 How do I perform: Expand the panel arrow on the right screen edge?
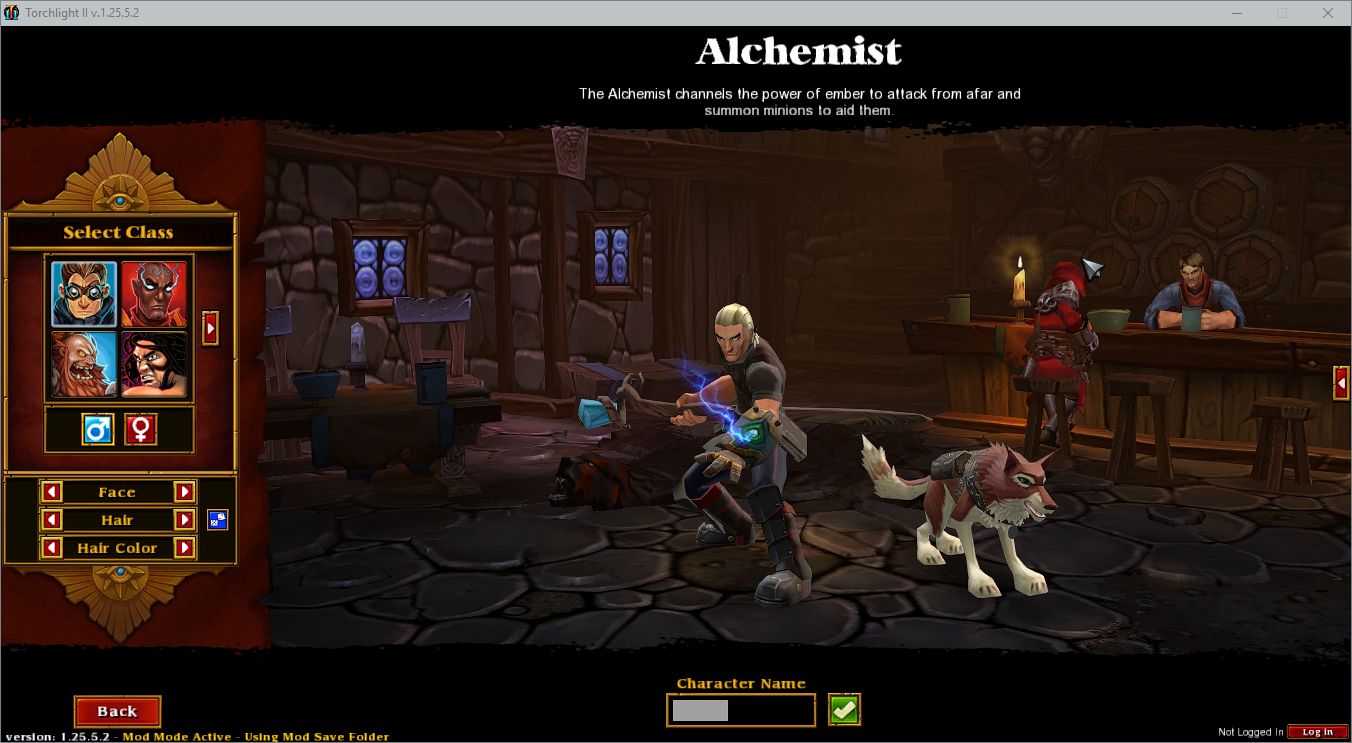point(1341,383)
